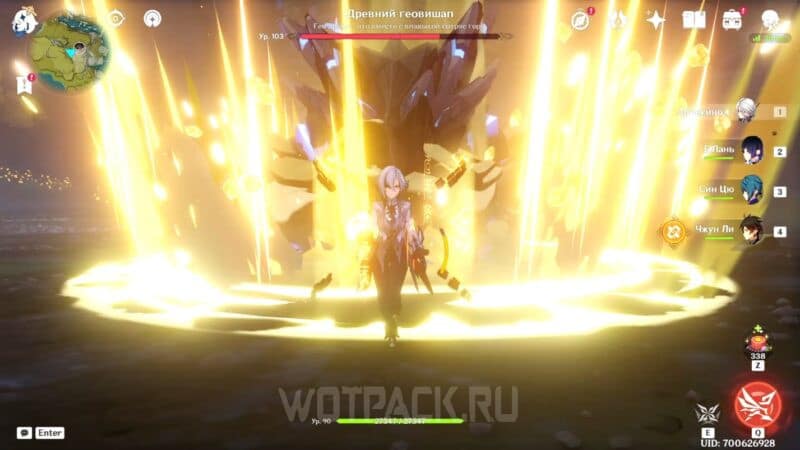800x450 pixels.
Task: Open the adventurer handbook book icon
Action: pos(694,20)
